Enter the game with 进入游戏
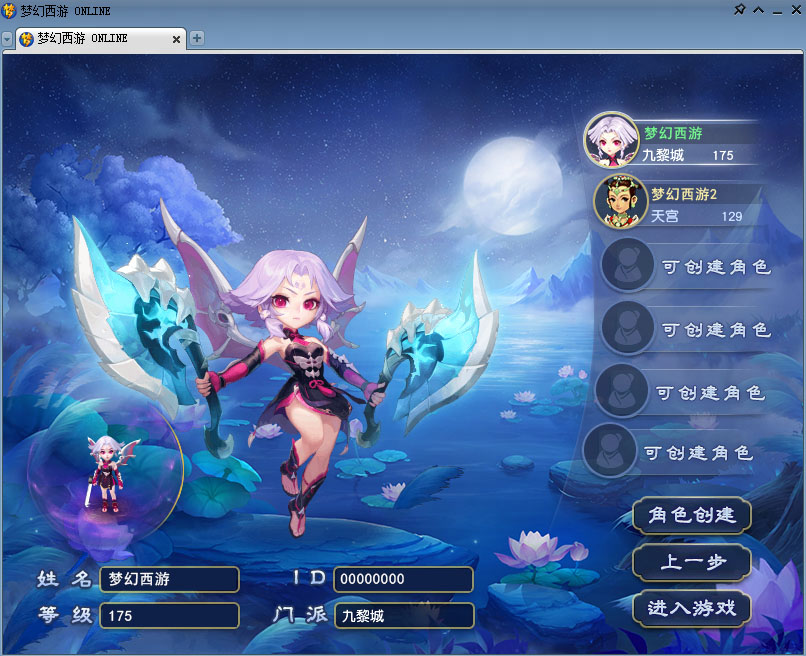Viewport: 806px width, 656px height. (x=692, y=608)
